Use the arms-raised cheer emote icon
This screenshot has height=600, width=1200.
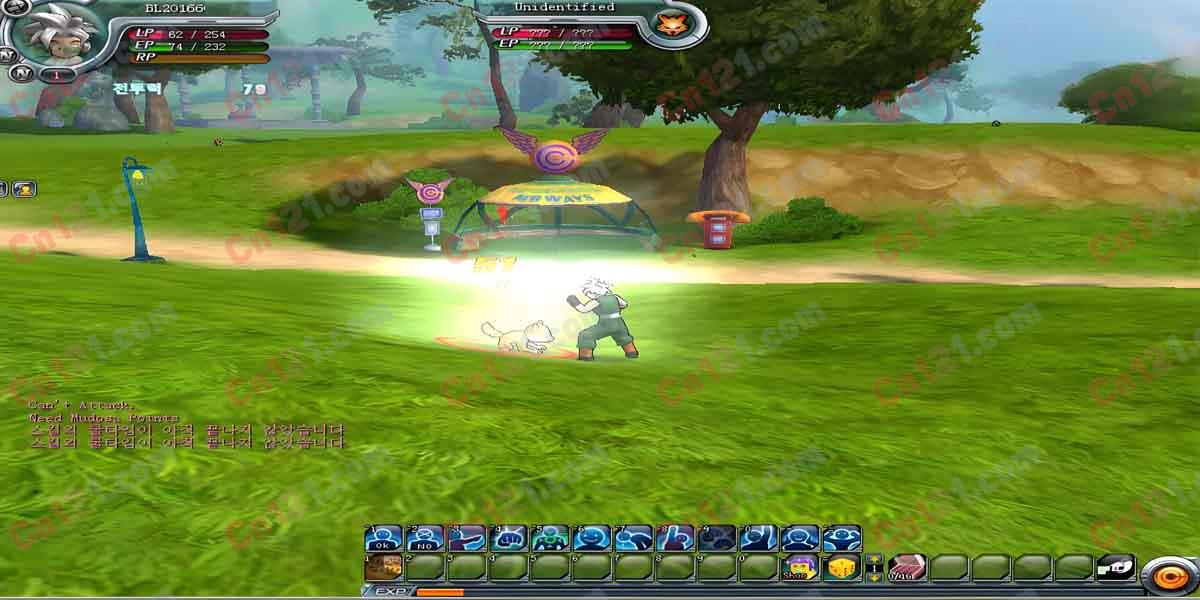842,539
